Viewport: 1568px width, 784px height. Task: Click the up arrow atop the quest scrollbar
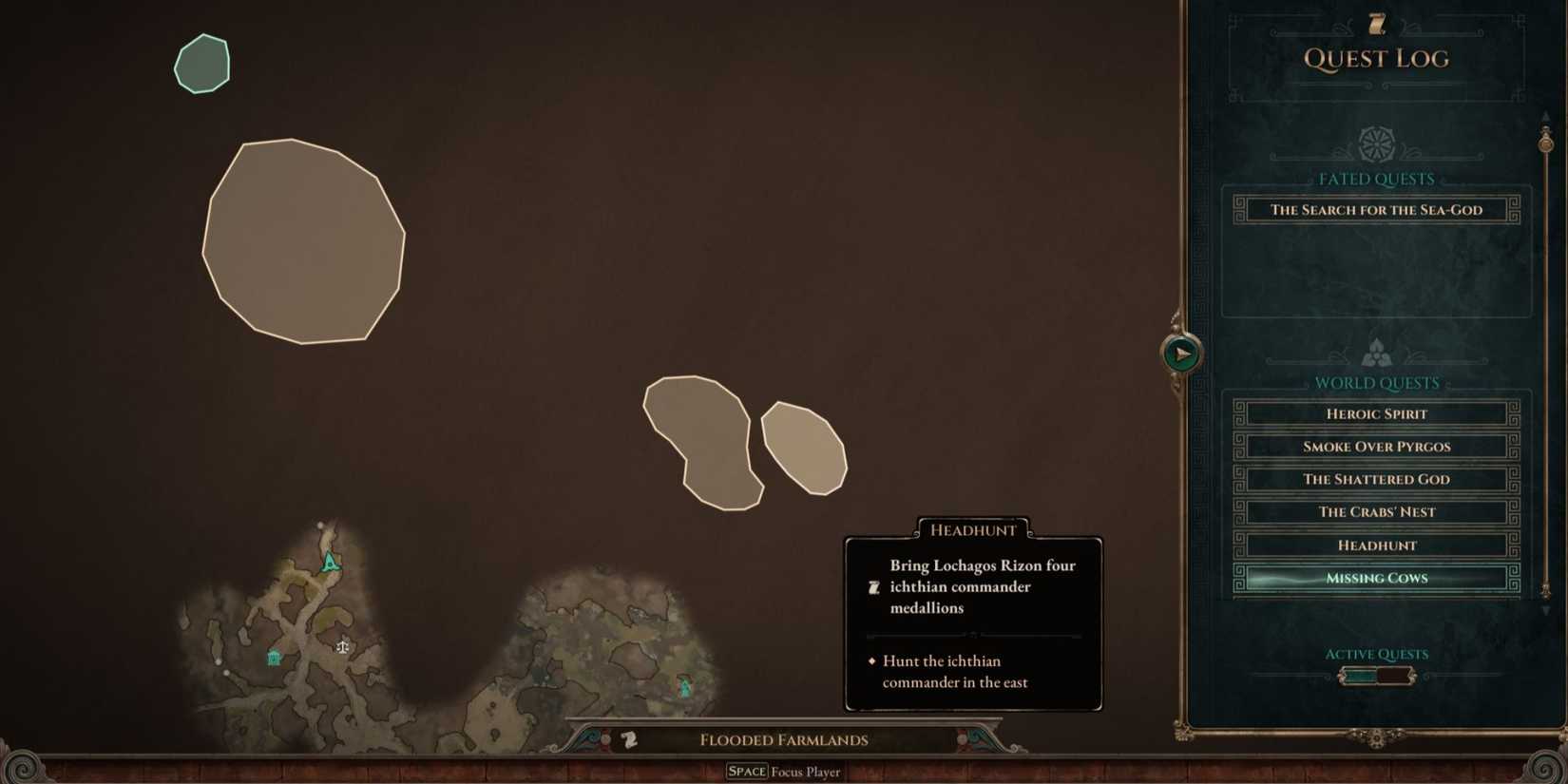1545,117
